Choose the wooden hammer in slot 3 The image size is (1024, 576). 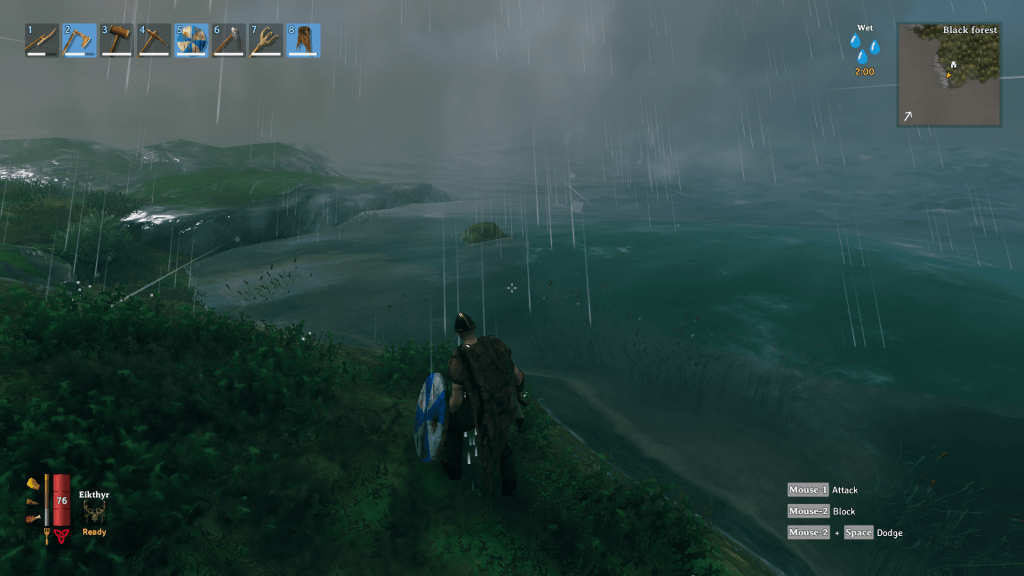(x=117, y=40)
